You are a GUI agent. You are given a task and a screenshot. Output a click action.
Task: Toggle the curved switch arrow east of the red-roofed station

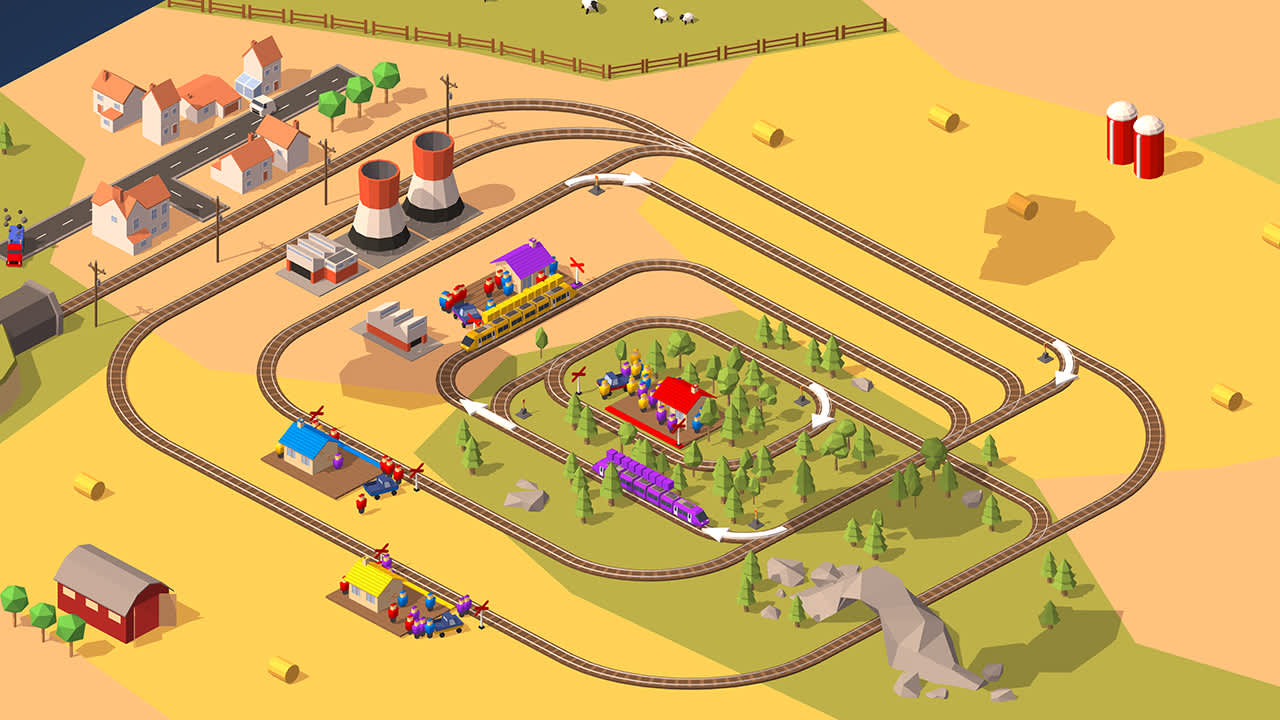point(821,404)
